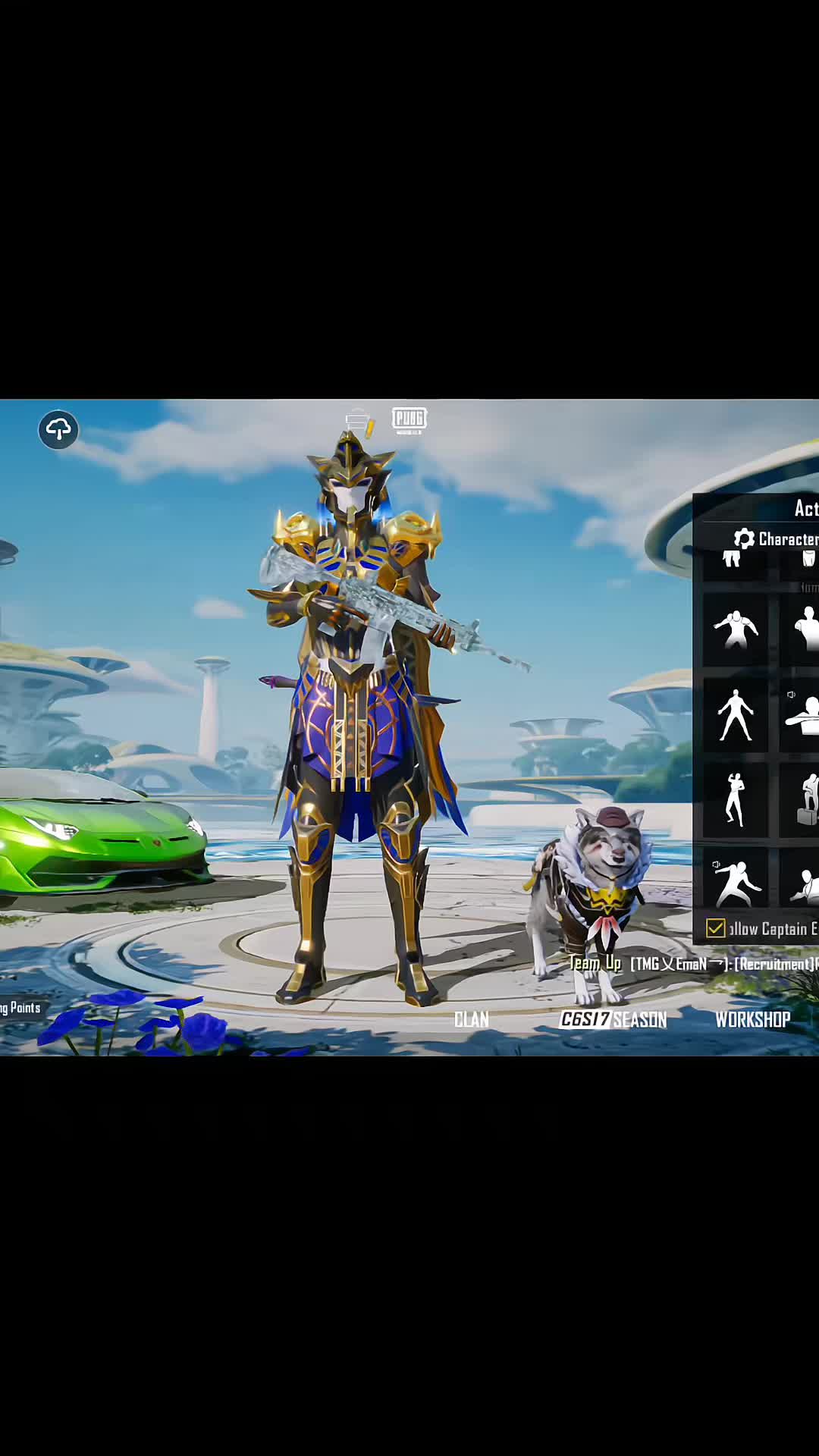
Task: Choose the standing arms-spread emote
Action: (x=735, y=714)
